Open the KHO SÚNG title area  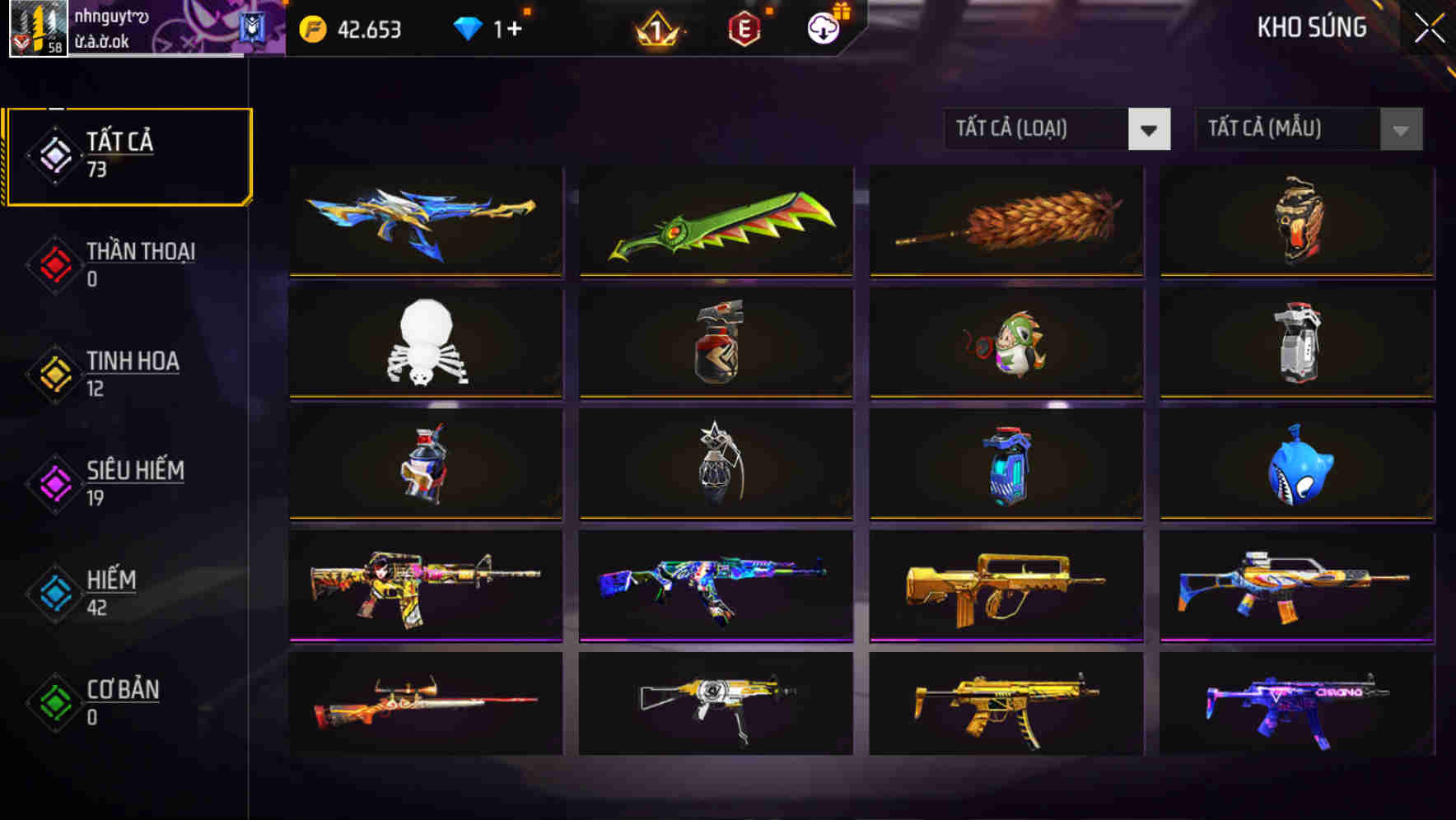pos(1311,28)
